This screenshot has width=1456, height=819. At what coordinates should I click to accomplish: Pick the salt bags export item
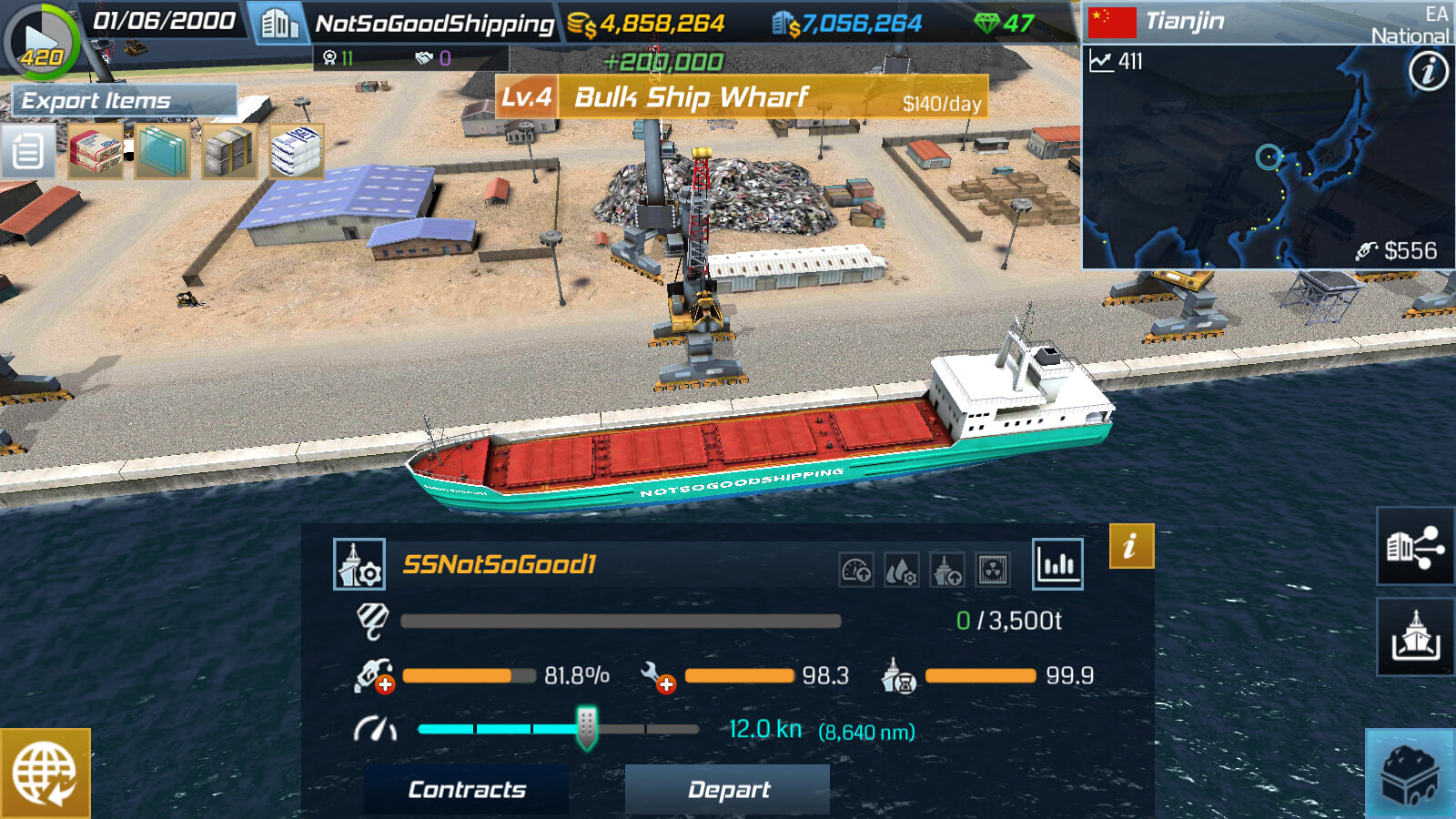tap(296, 151)
